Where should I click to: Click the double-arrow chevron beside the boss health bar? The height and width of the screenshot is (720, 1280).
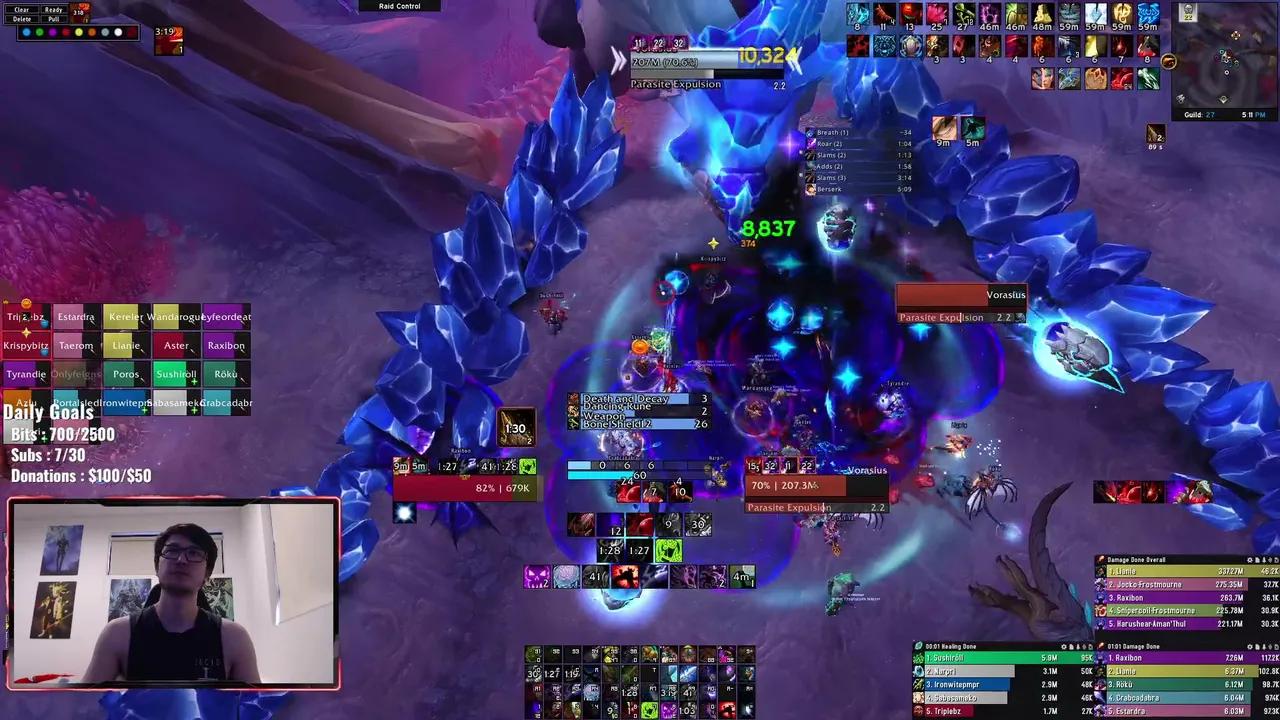[618, 58]
